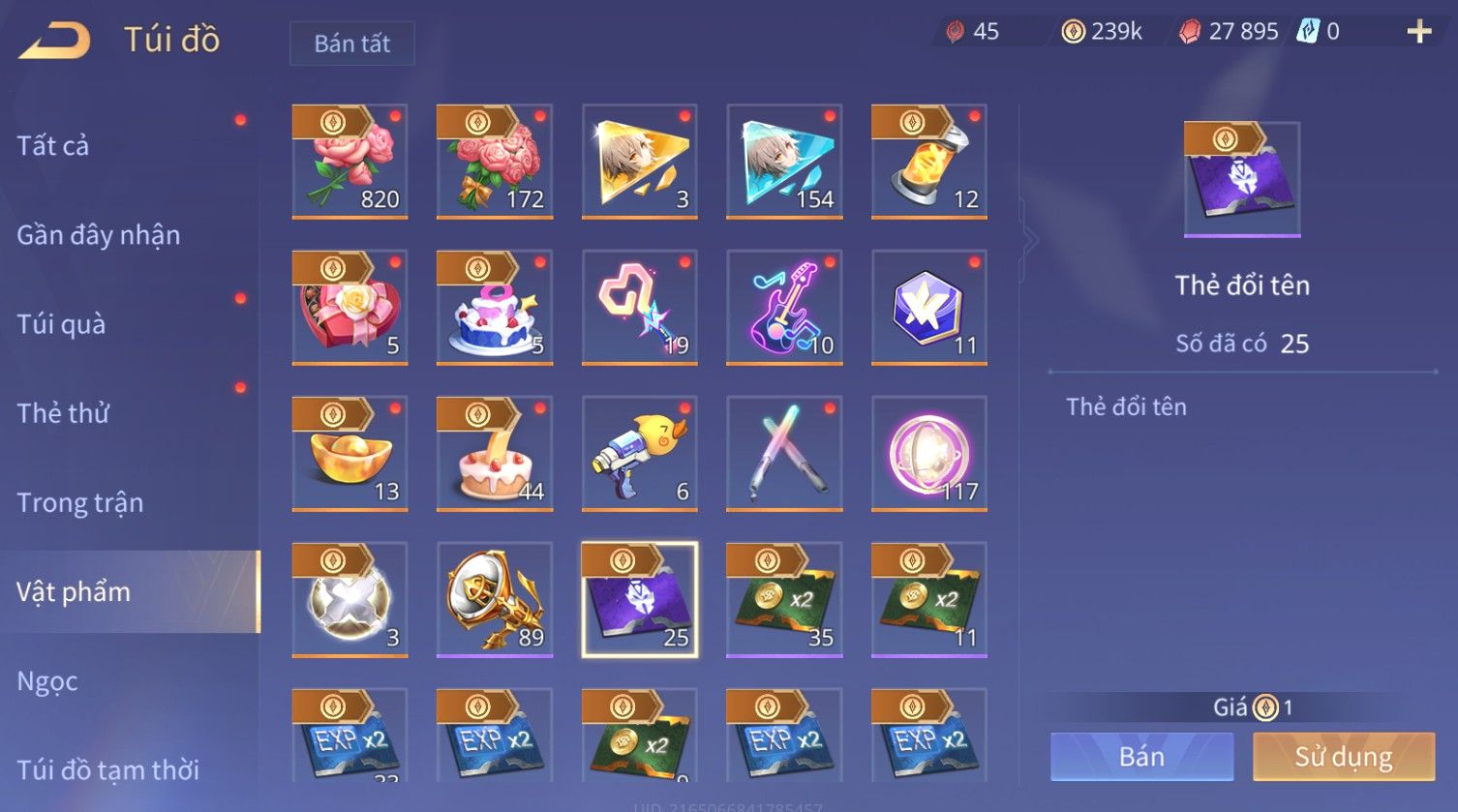
Task: Select the Thẻ thử tab
Action: 63,413
